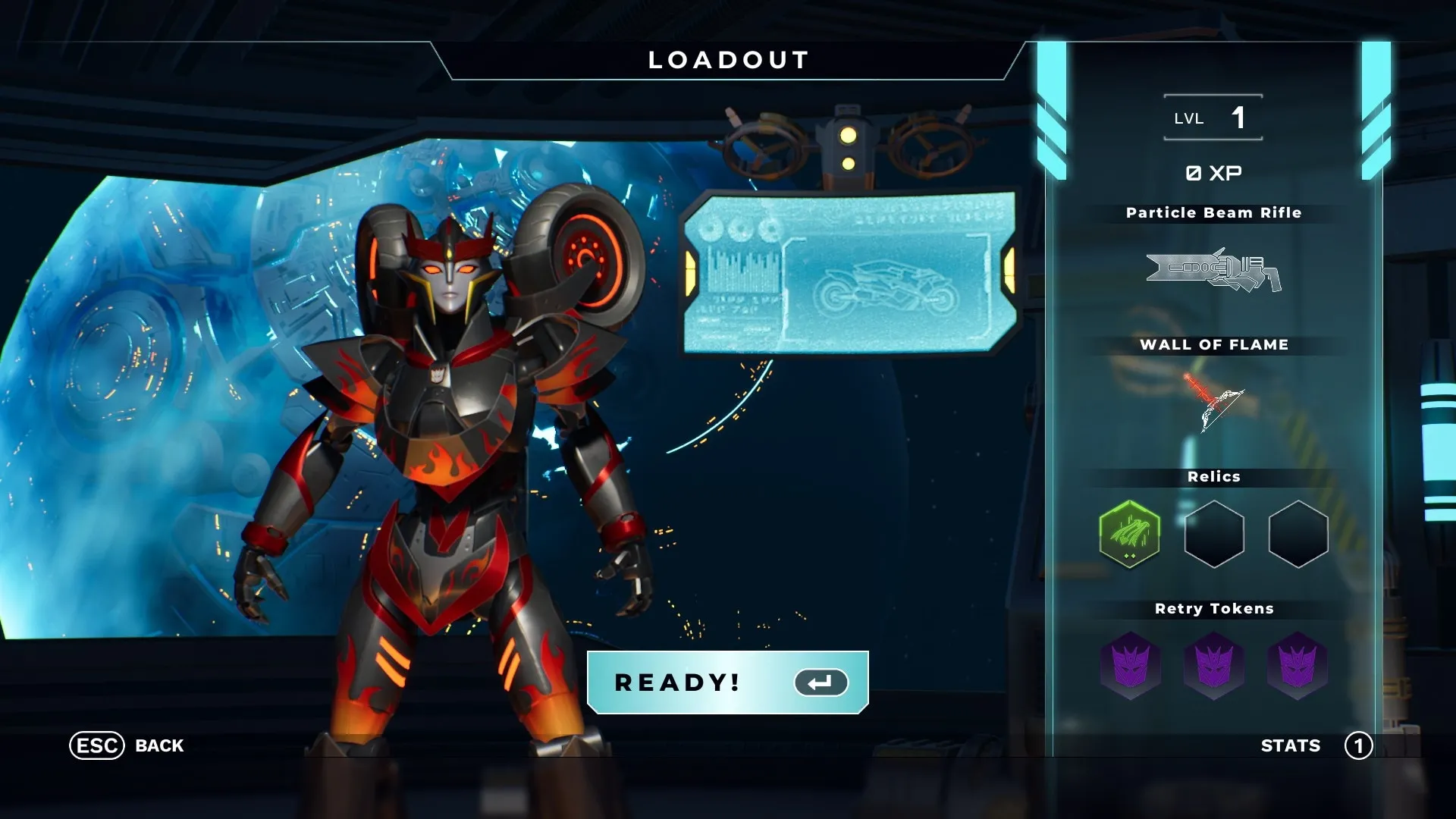Choose the Wall of Flame ability icon

[1213, 400]
